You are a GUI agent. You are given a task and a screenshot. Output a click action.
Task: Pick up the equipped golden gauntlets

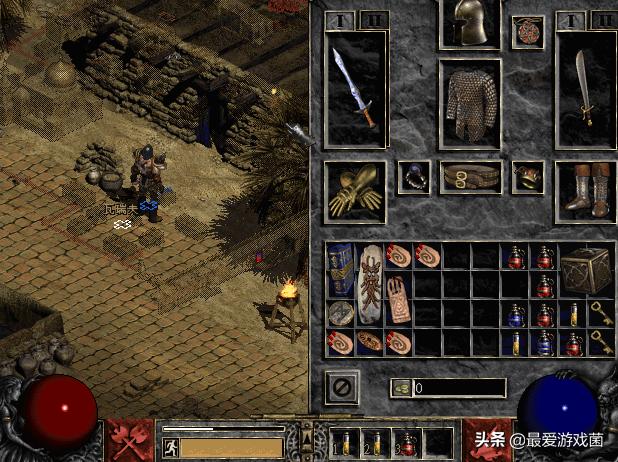(x=355, y=190)
